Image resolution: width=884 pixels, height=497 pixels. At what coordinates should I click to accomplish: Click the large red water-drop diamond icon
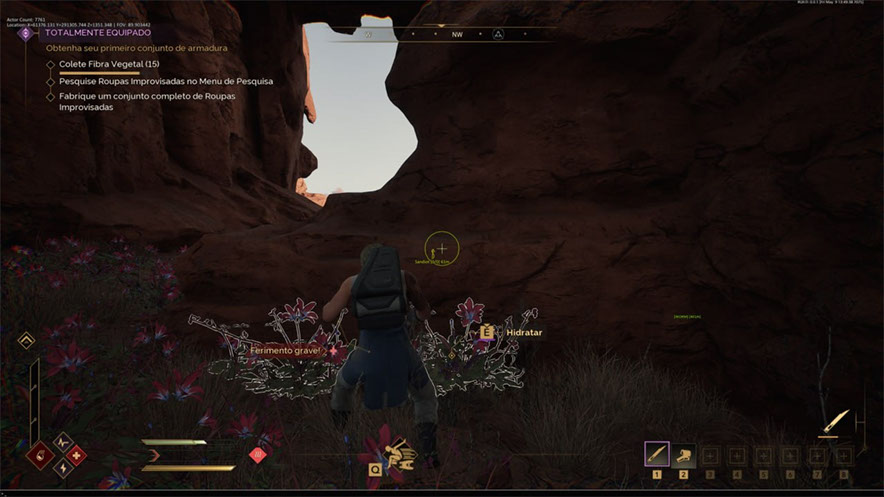click(x=41, y=456)
